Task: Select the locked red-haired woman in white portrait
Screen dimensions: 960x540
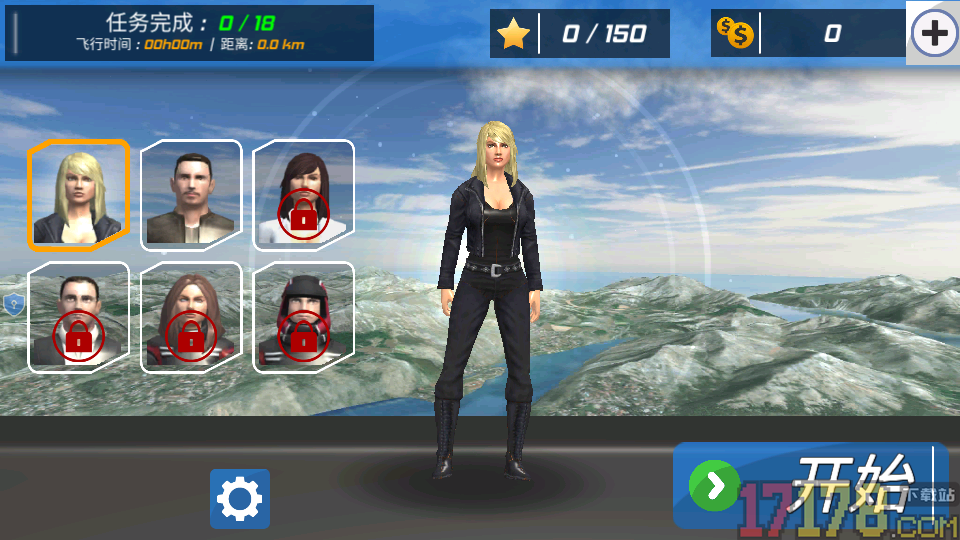Action: pyautogui.click(x=303, y=194)
